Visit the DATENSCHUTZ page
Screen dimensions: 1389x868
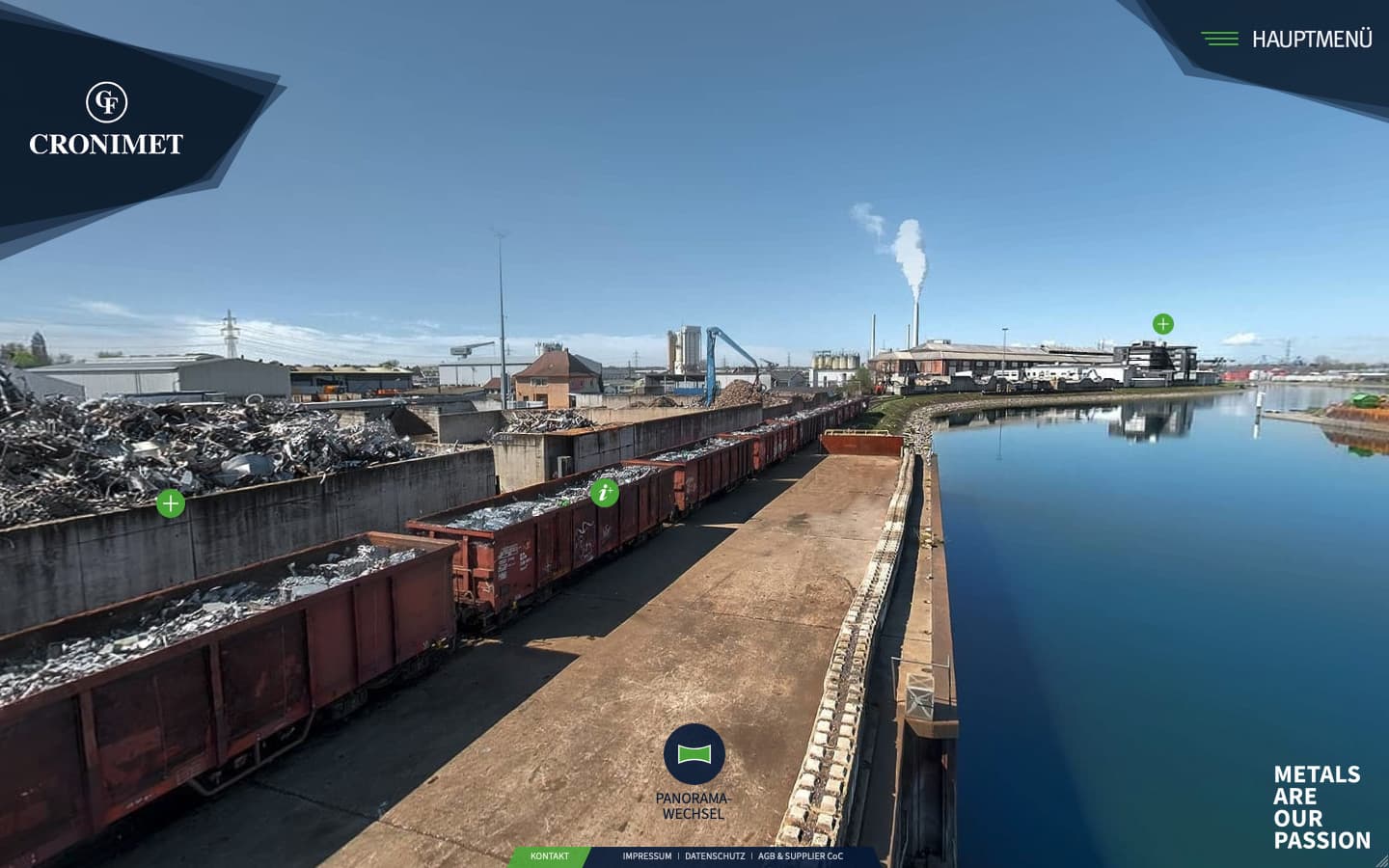(x=714, y=855)
